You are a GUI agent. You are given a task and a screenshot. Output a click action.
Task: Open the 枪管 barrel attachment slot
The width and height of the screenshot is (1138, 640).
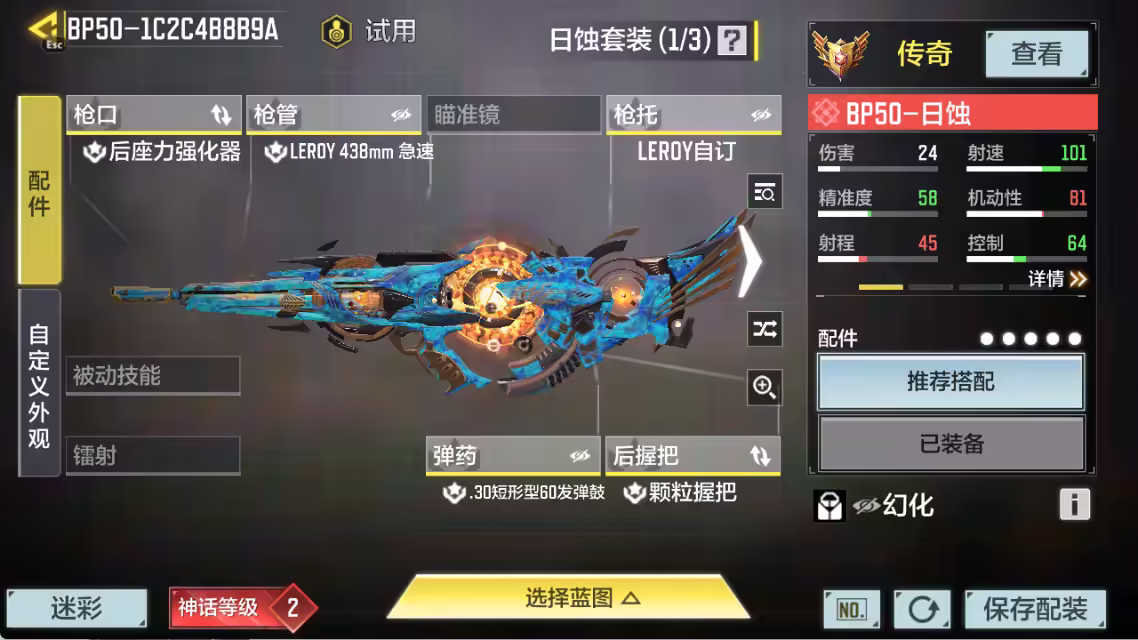(333, 115)
